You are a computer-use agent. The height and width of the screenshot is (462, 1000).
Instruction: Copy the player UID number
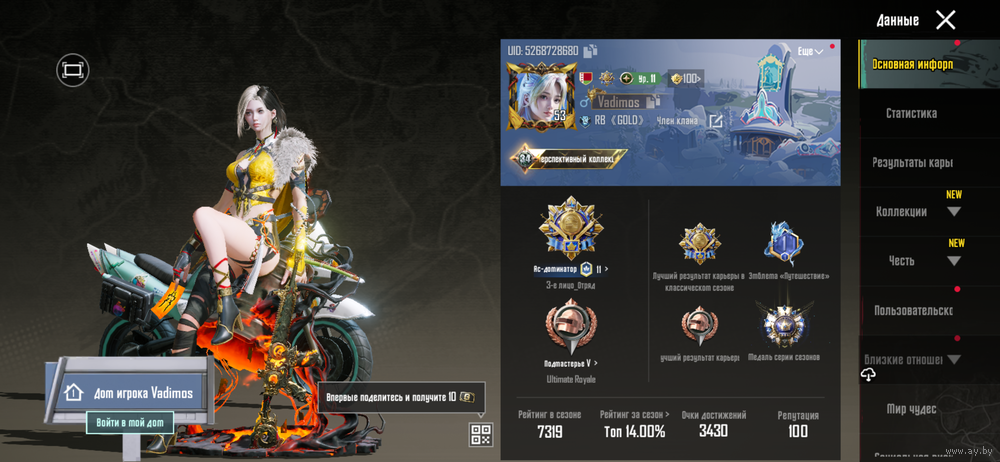pyautogui.click(x=590, y=51)
